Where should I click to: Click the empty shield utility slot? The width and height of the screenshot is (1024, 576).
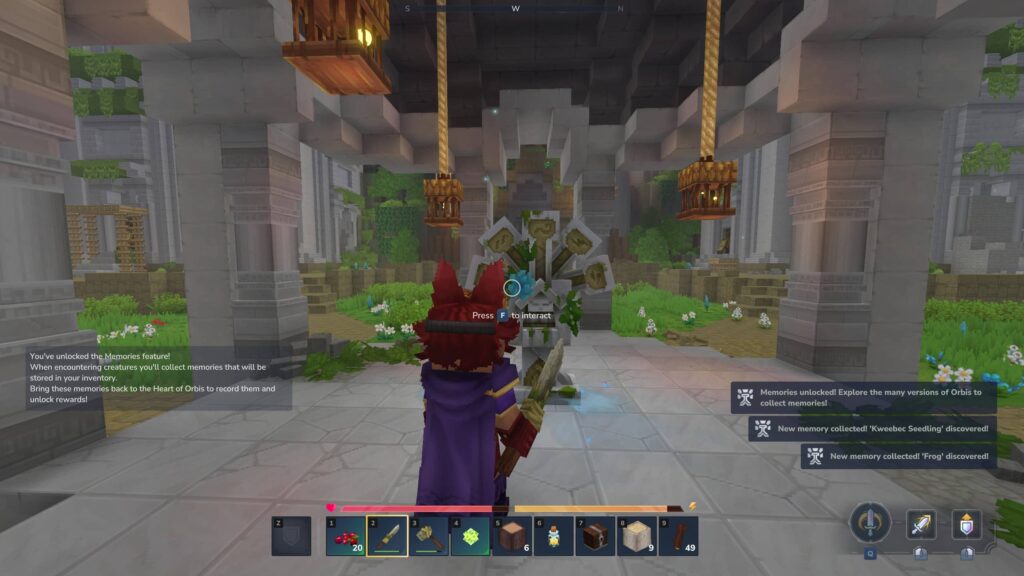291,536
